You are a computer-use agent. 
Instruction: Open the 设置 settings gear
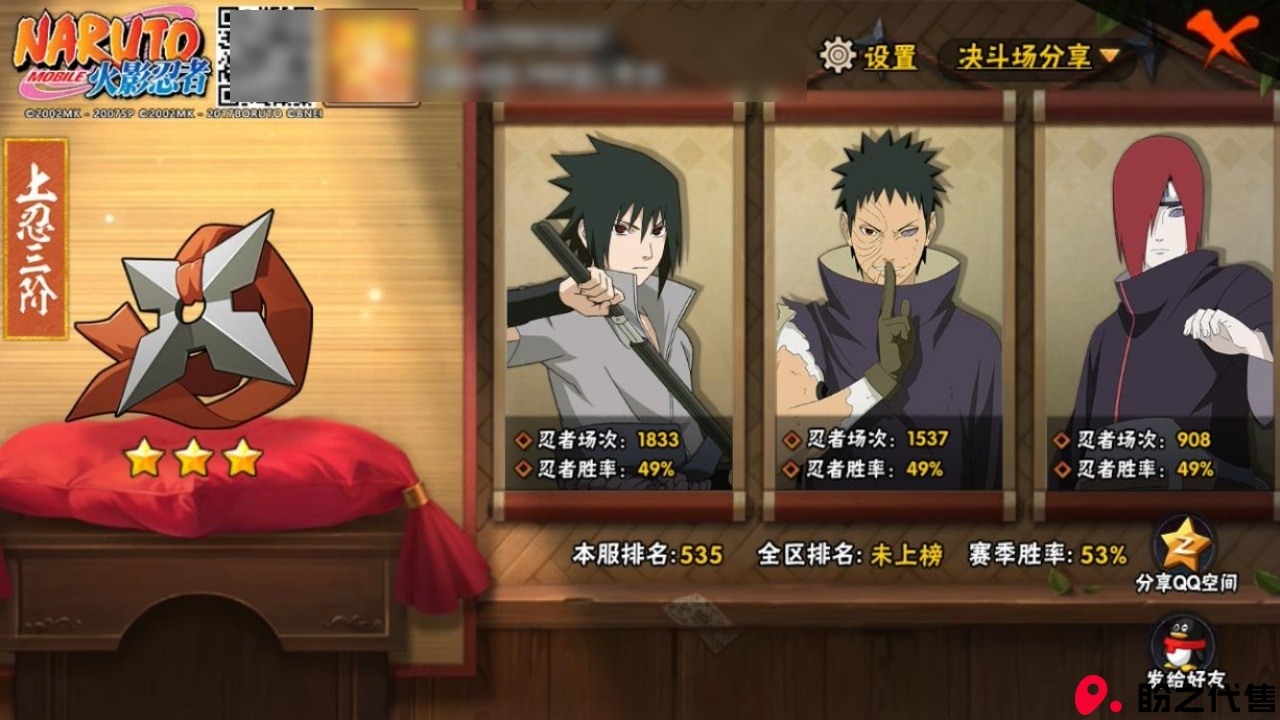tap(838, 56)
